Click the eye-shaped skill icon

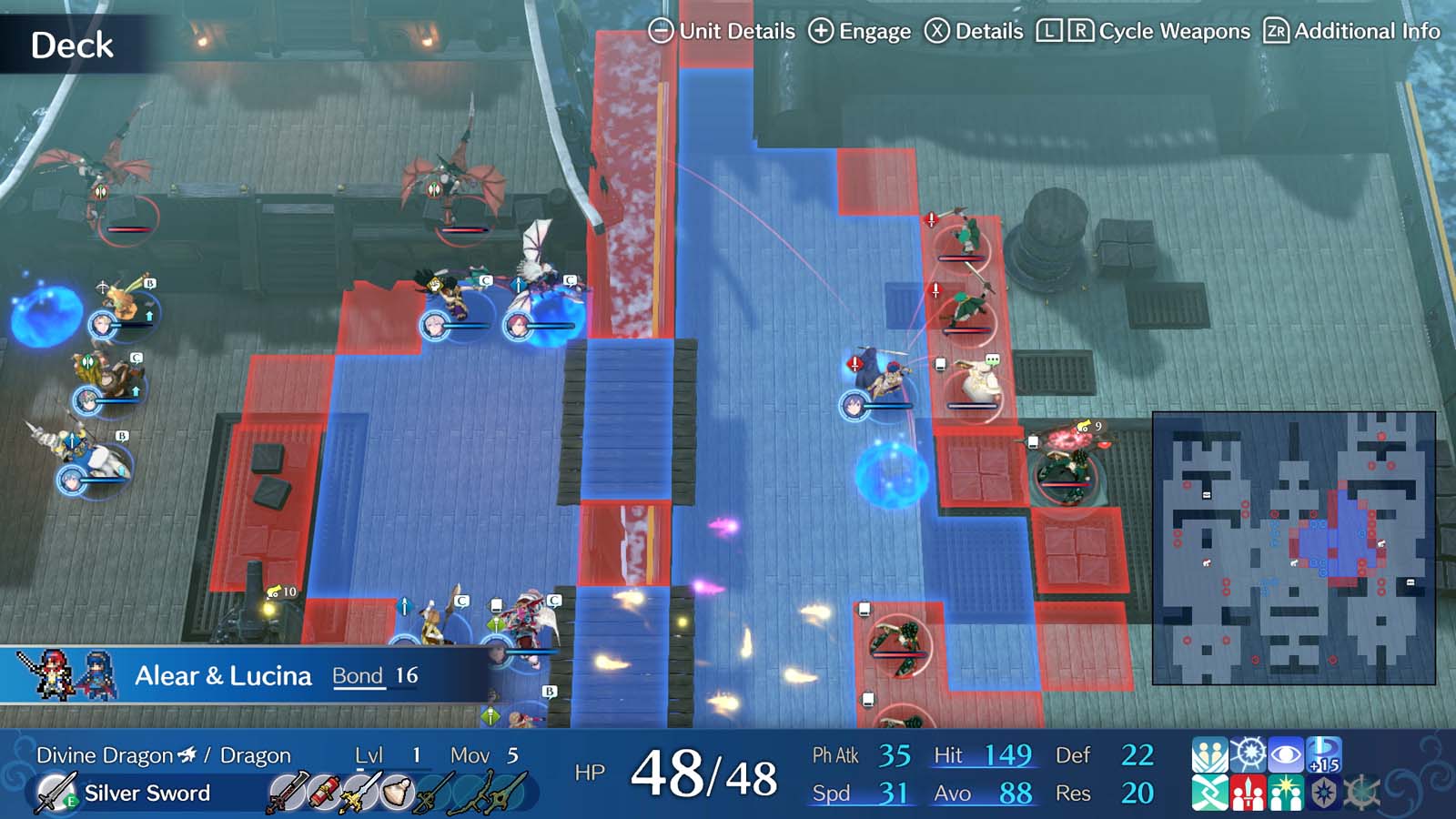point(1287,755)
